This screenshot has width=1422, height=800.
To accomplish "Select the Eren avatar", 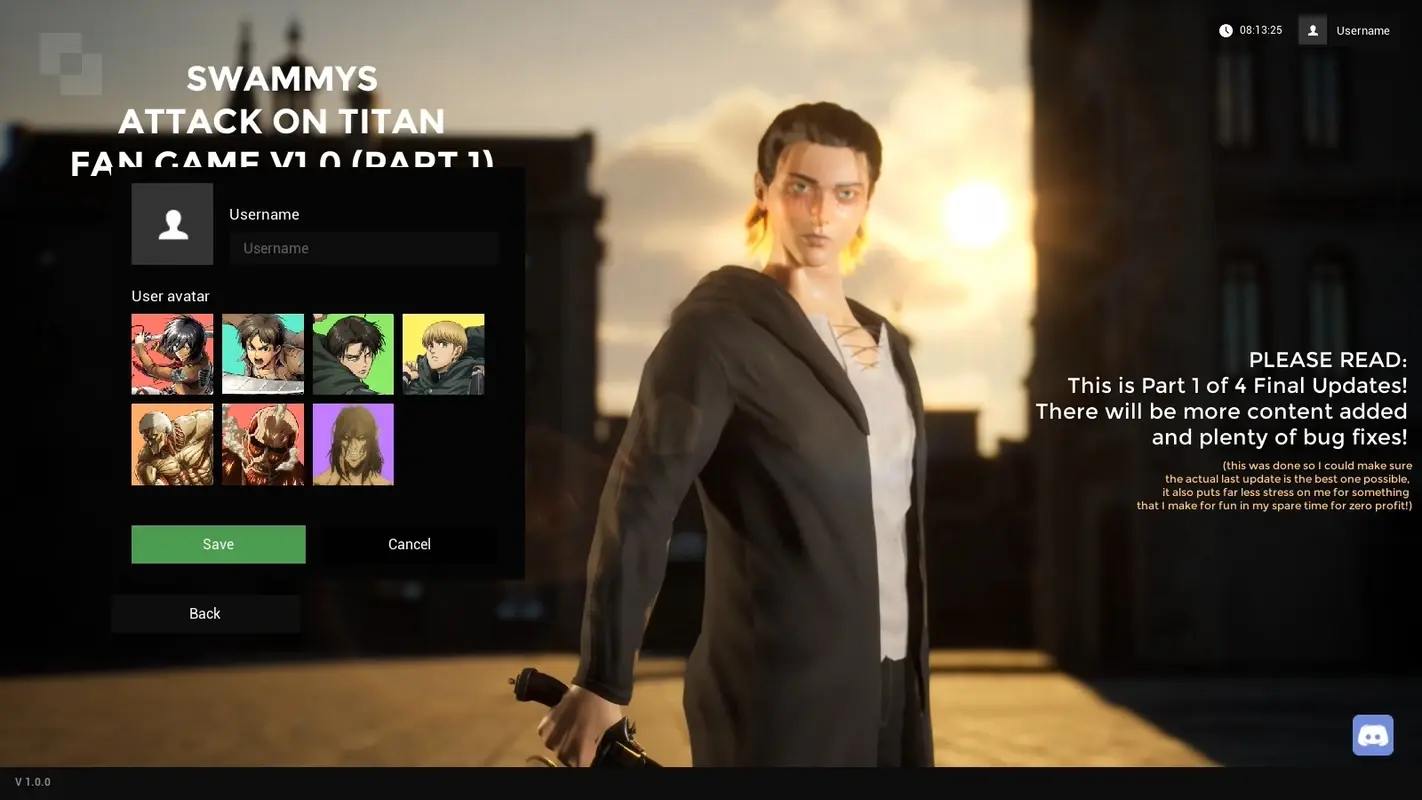I will (262, 353).
